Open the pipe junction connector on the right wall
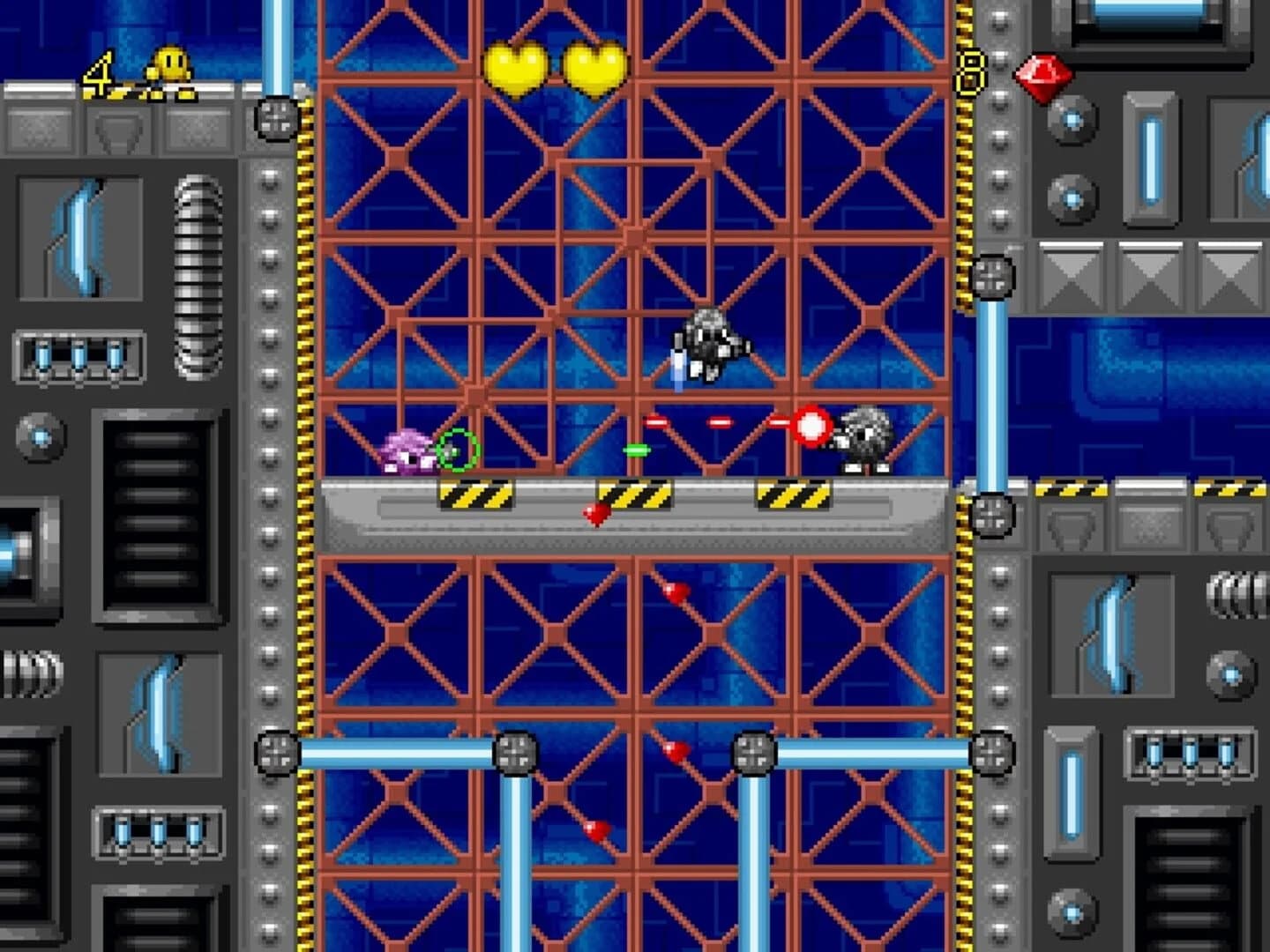Viewport: 1270px width, 952px height. (992, 275)
